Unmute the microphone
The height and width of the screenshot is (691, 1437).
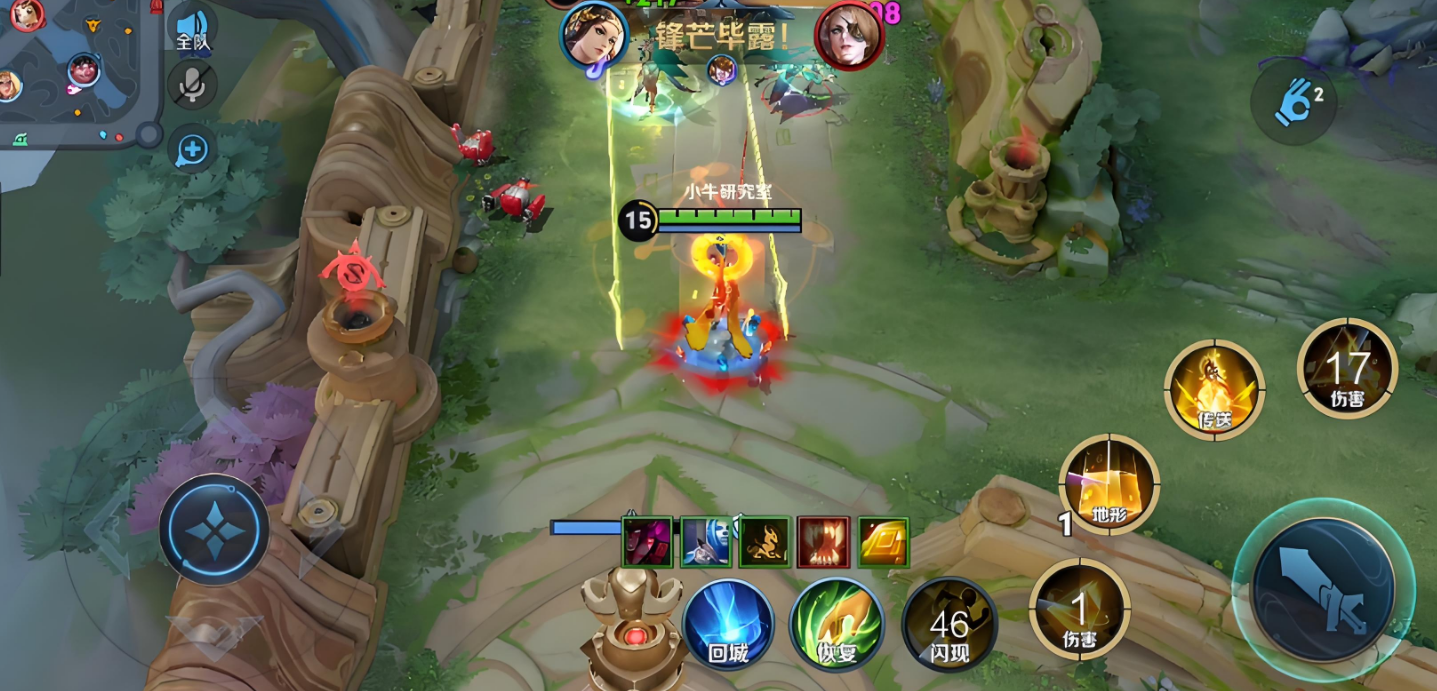coord(191,86)
